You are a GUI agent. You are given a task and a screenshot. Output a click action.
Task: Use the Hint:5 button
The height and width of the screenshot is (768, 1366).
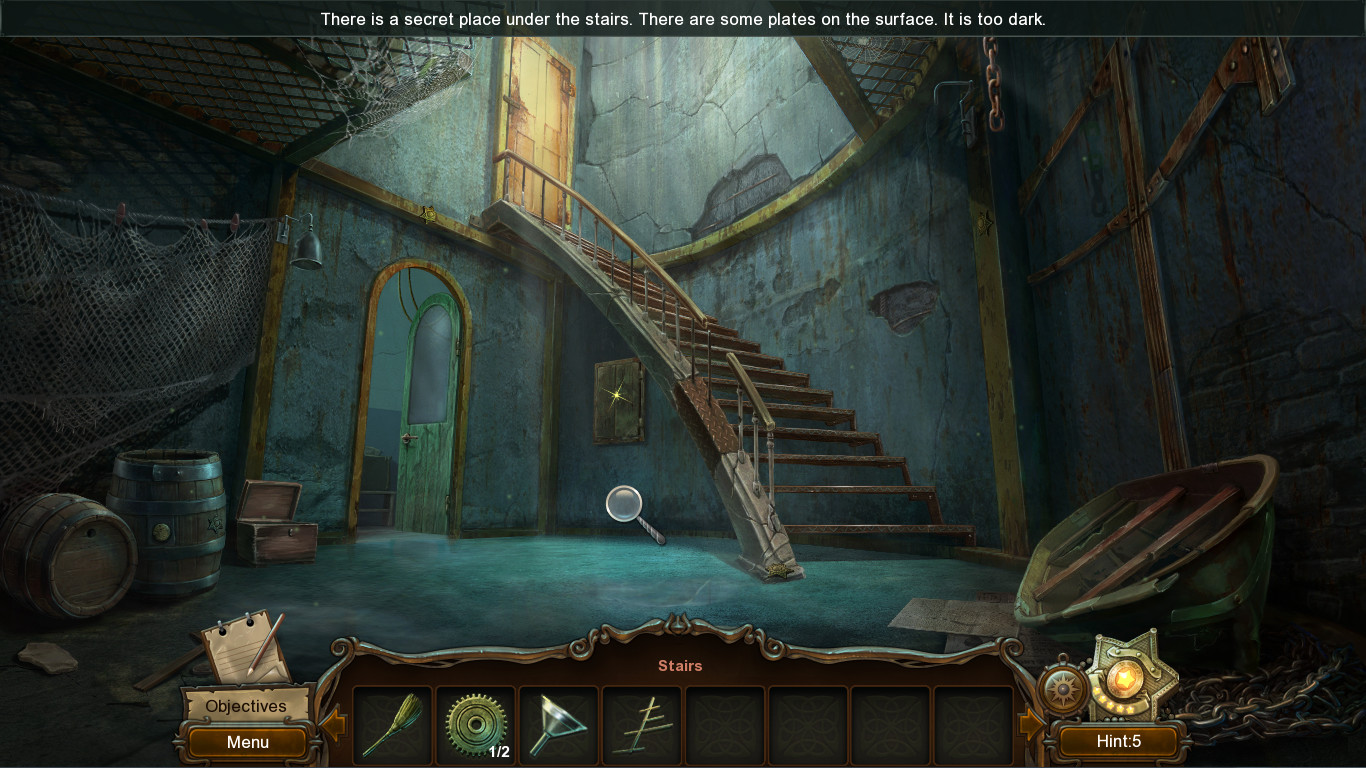point(1119,742)
